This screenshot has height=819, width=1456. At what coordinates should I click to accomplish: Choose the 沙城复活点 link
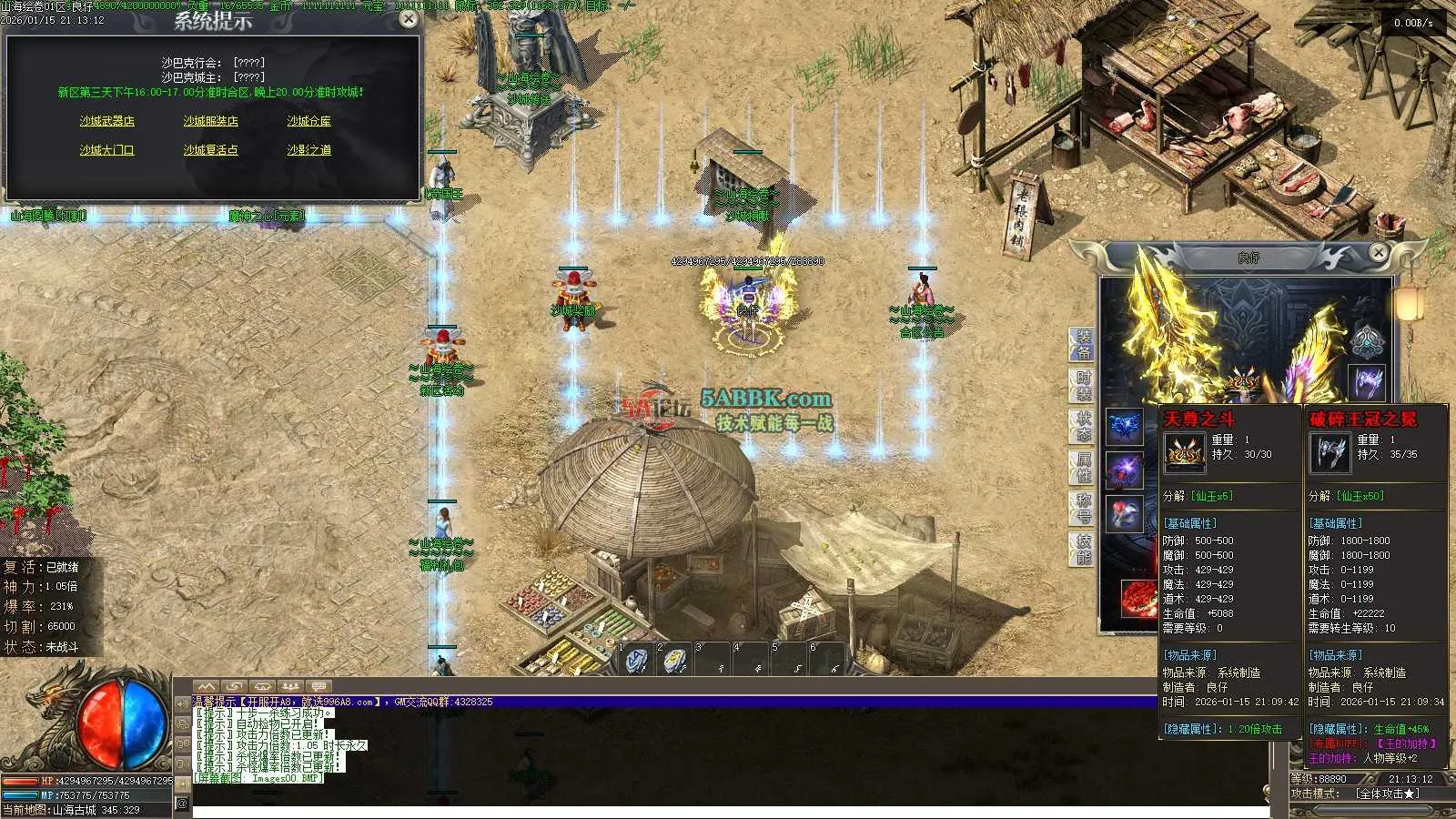pos(210,150)
